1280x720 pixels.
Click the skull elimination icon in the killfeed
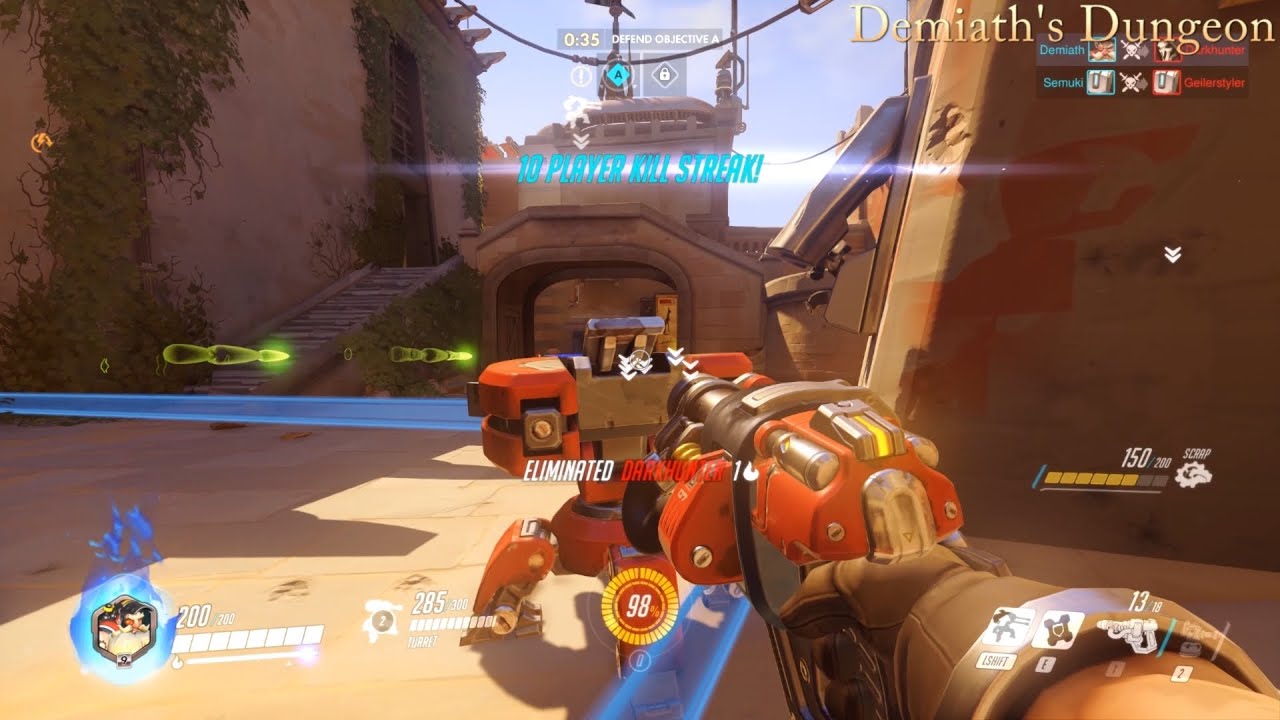pos(1131,50)
